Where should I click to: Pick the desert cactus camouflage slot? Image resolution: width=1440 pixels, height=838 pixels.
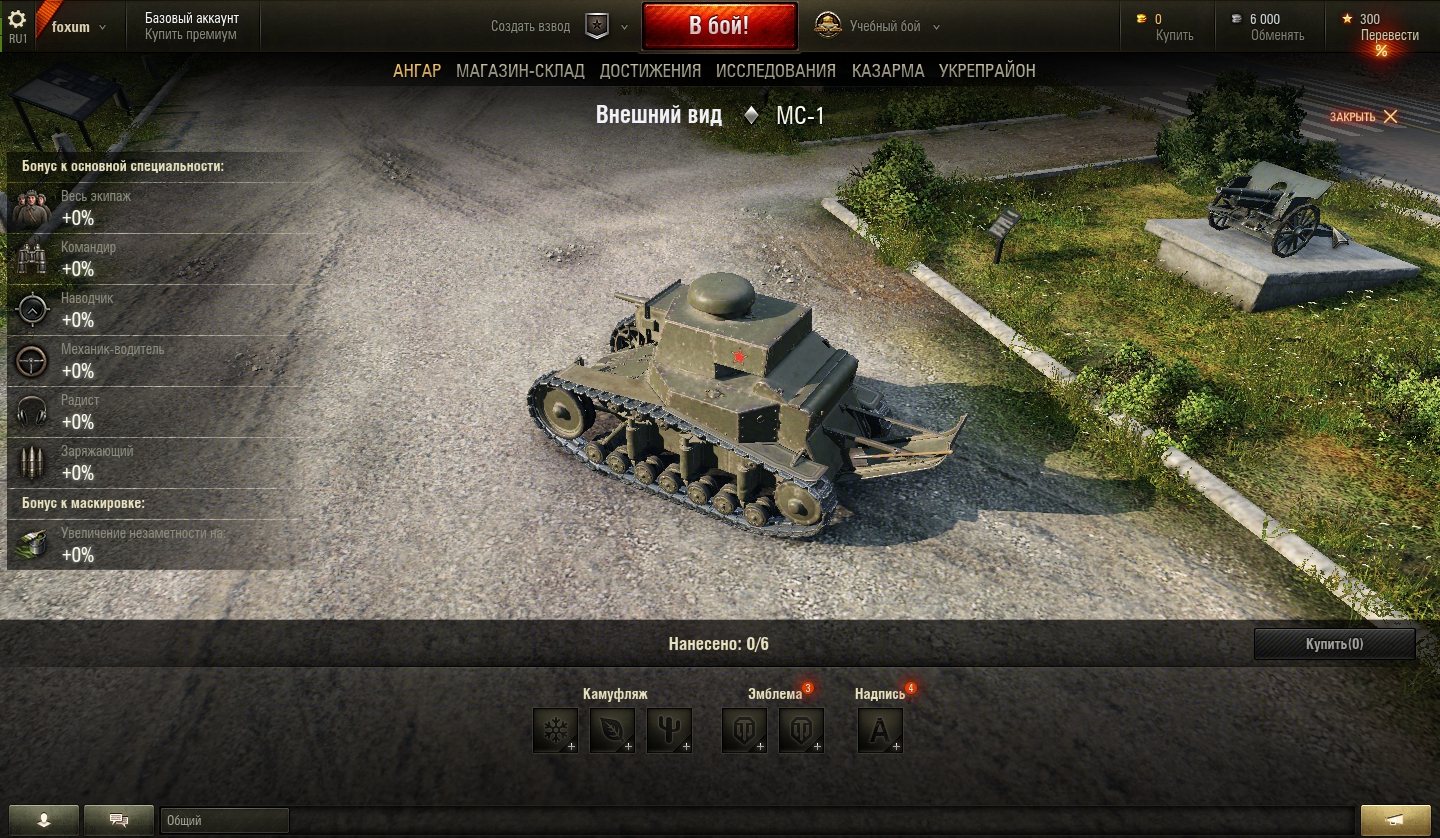tap(669, 730)
